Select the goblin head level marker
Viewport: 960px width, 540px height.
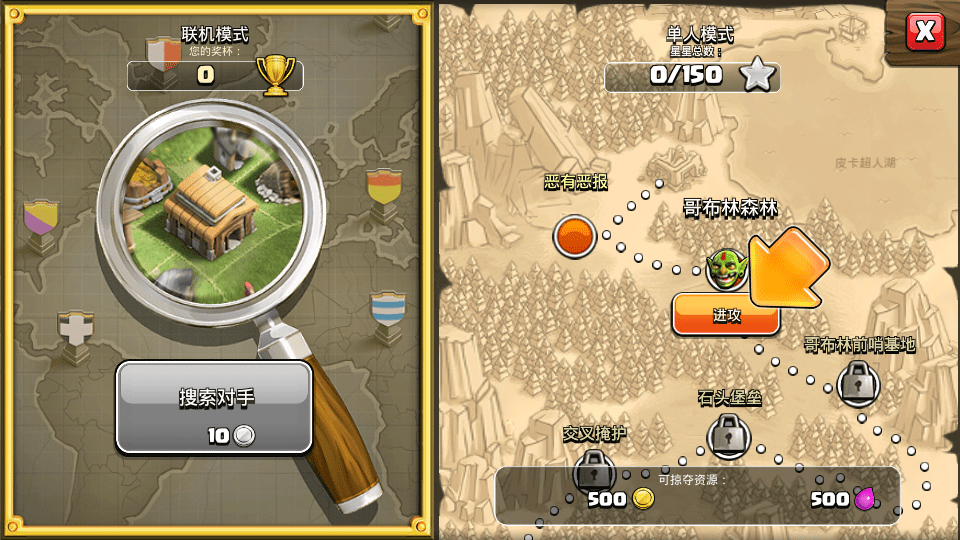point(722,269)
